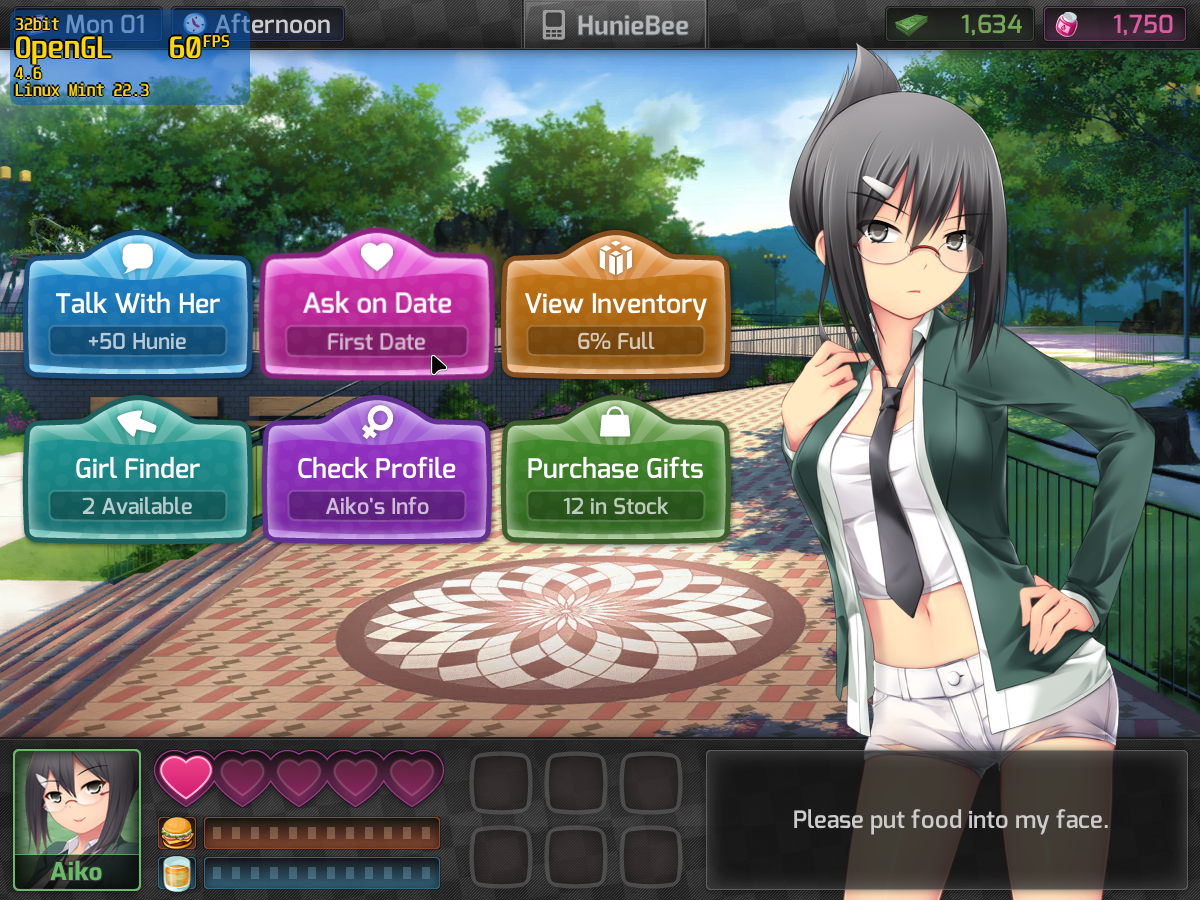
Task: Click the drink glass icon
Action: point(176,873)
